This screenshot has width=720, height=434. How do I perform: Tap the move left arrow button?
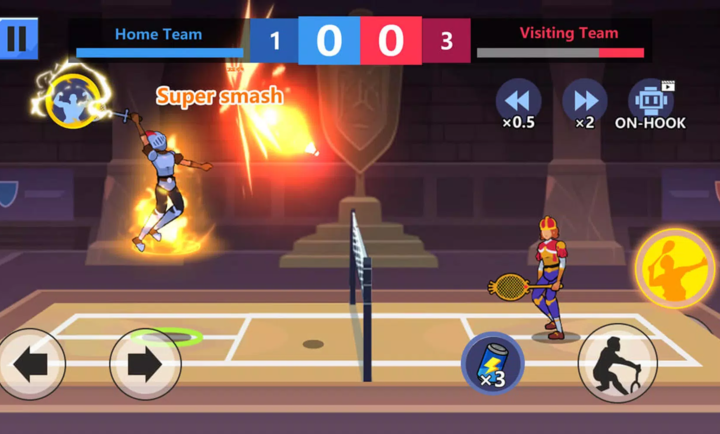coord(30,364)
